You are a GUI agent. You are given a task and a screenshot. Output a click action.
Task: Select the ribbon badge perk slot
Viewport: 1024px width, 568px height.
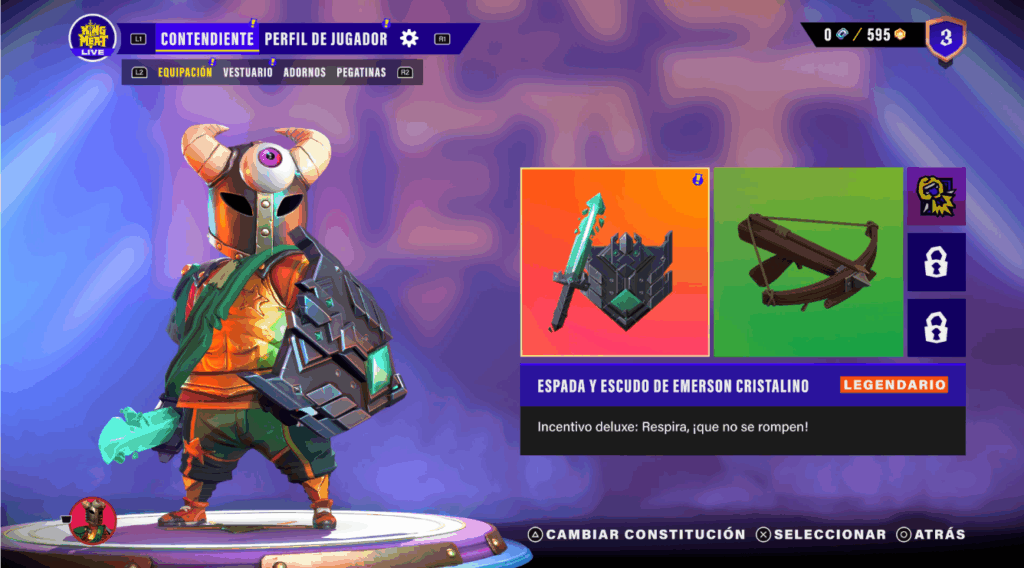tap(936, 196)
